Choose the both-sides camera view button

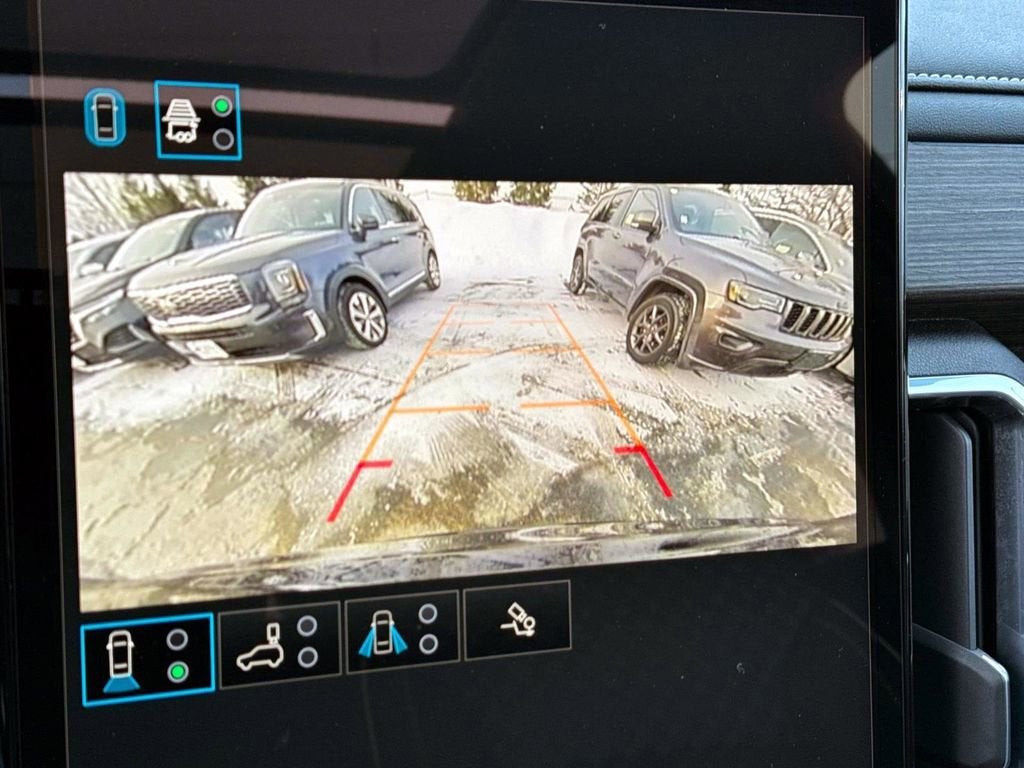pyautogui.click(x=402, y=631)
